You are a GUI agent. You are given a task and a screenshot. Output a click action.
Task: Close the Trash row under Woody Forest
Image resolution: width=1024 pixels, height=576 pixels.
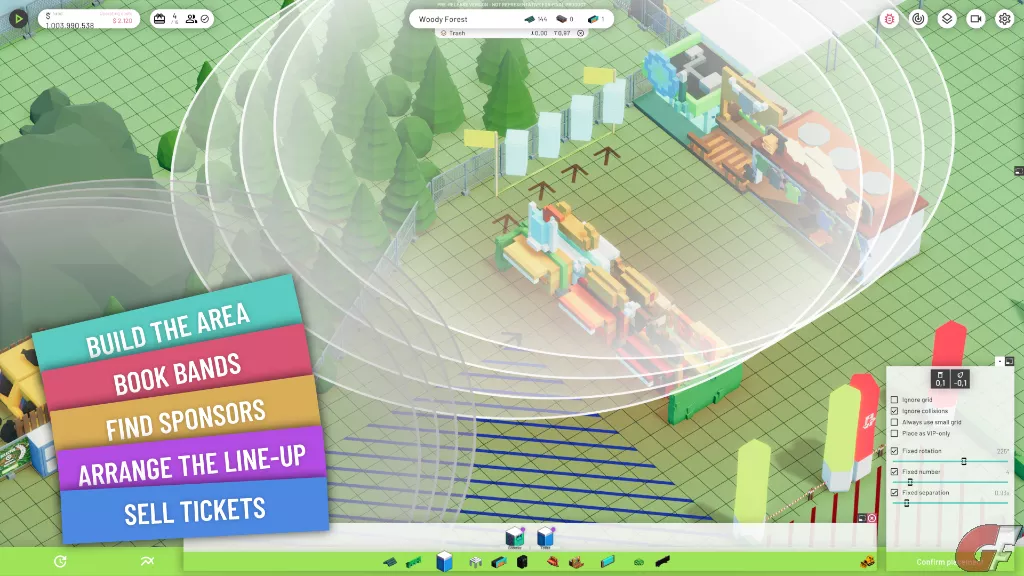[x=581, y=33]
